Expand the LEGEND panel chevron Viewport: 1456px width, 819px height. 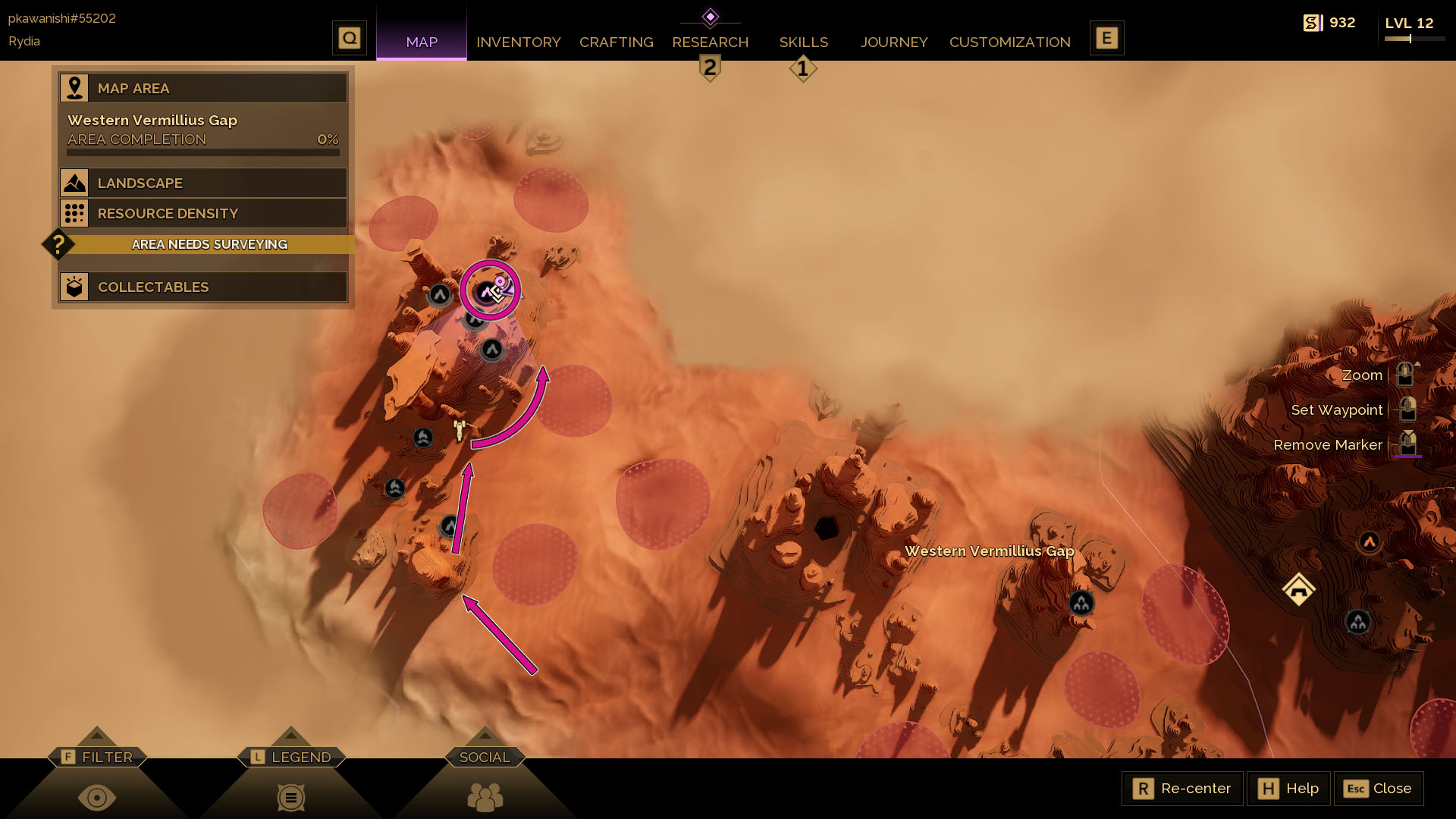291,734
